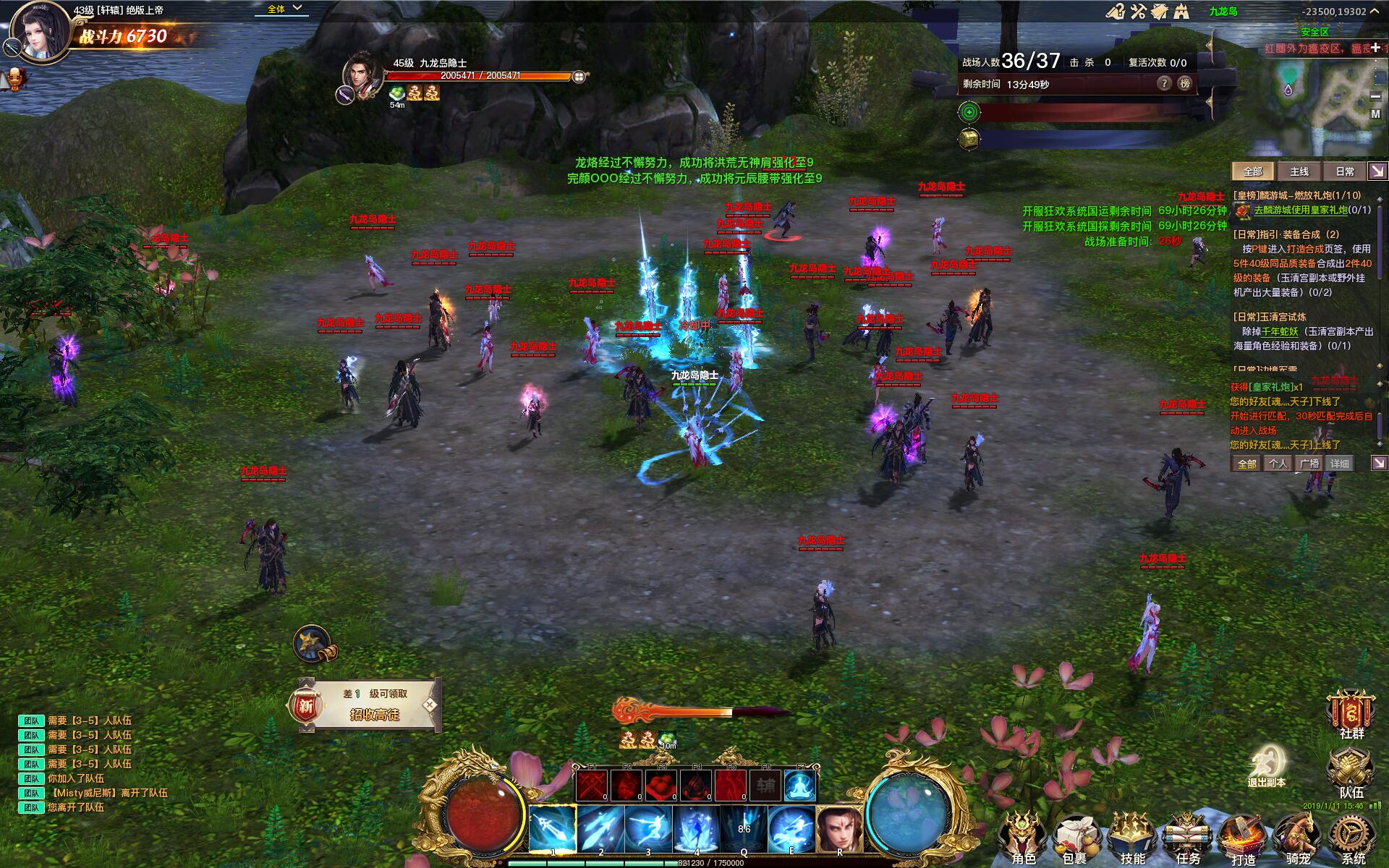Open the 角色 character menu

click(1022, 838)
